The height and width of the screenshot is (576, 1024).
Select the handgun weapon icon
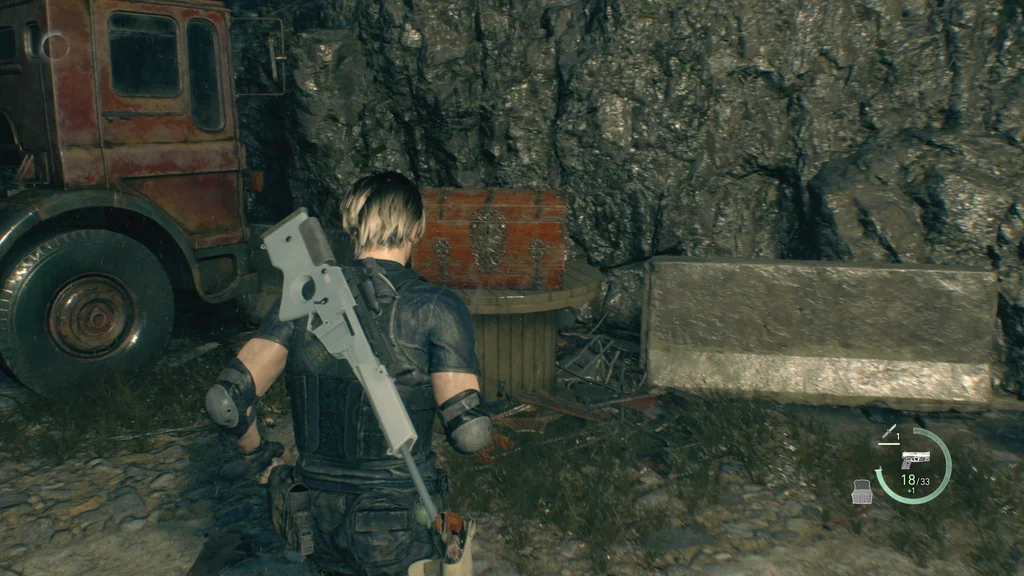(x=914, y=459)
